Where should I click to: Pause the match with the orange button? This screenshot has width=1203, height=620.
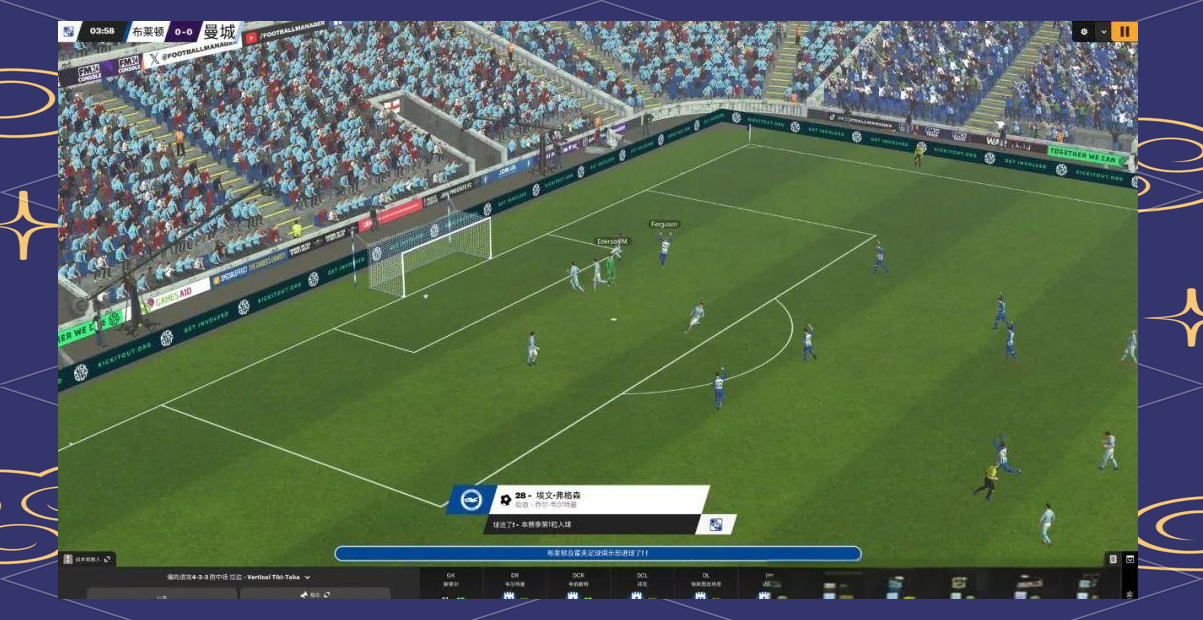[x=1124, y=31]
